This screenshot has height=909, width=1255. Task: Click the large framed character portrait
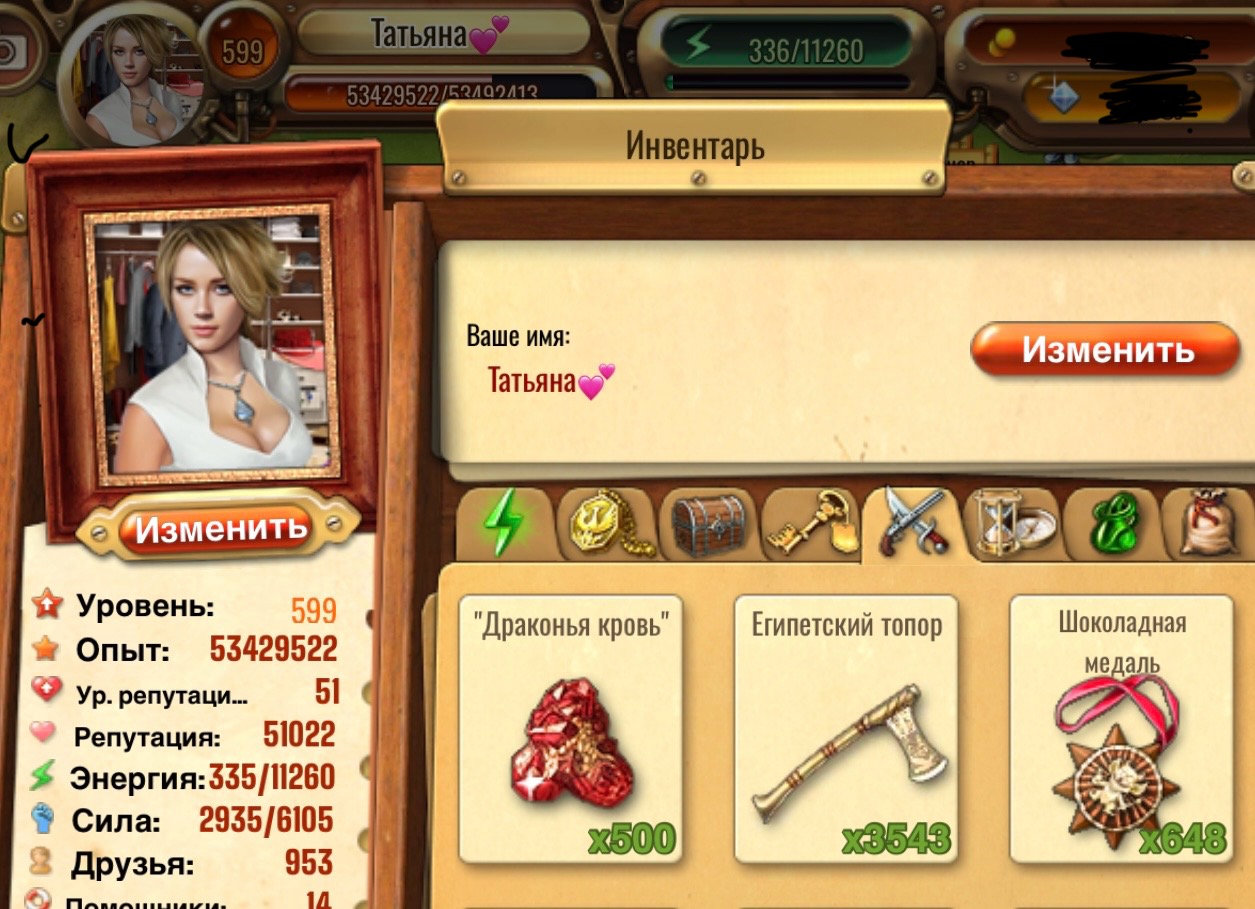tap(213, 343)
